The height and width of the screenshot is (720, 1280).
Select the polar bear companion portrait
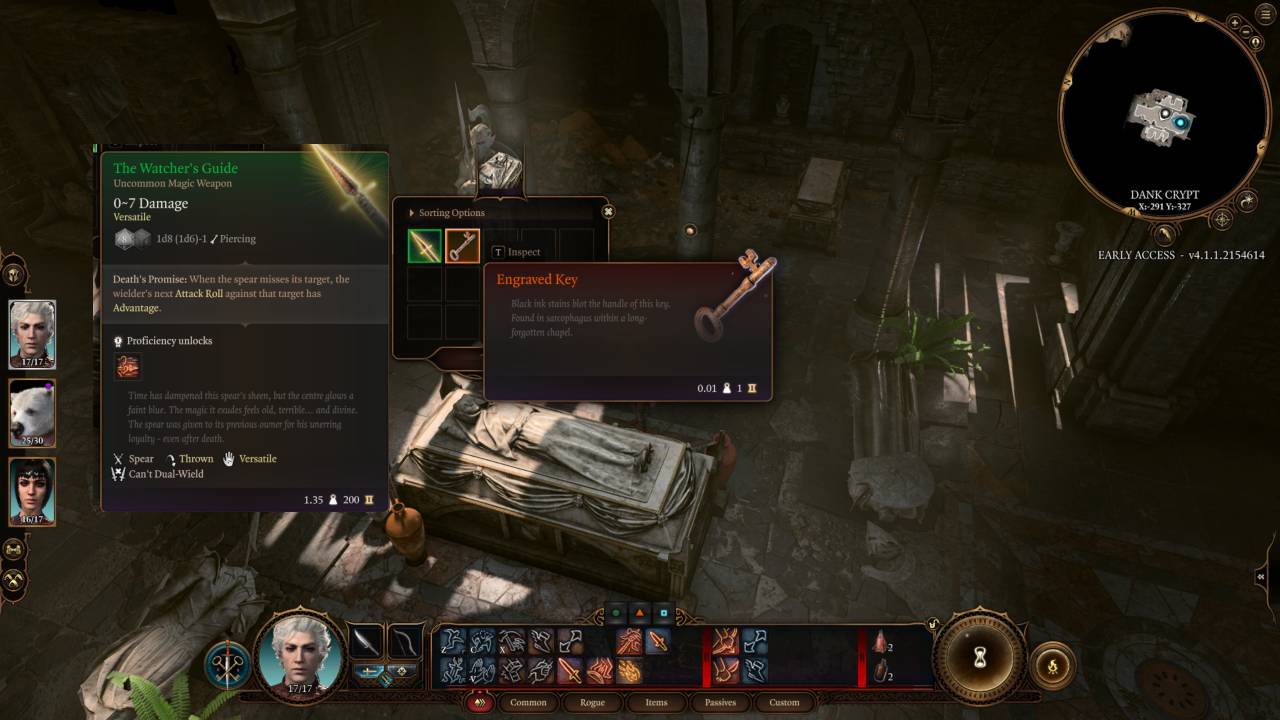32,413
